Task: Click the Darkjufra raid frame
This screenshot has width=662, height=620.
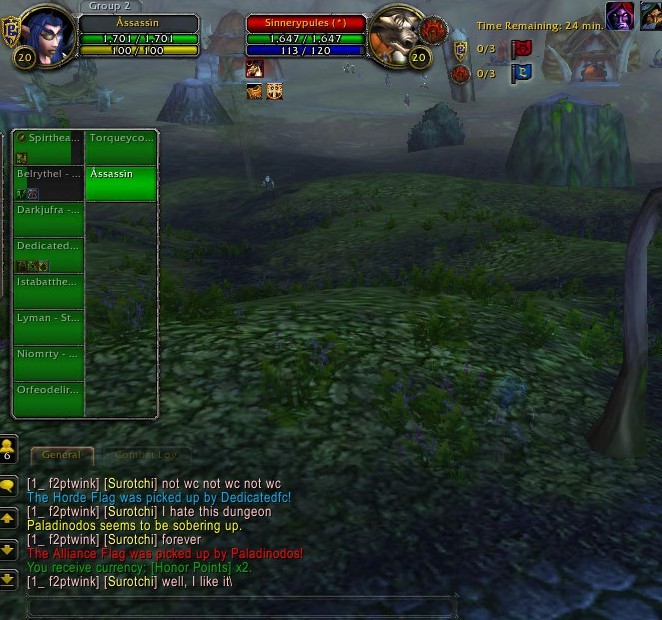Action: point(48,219)
